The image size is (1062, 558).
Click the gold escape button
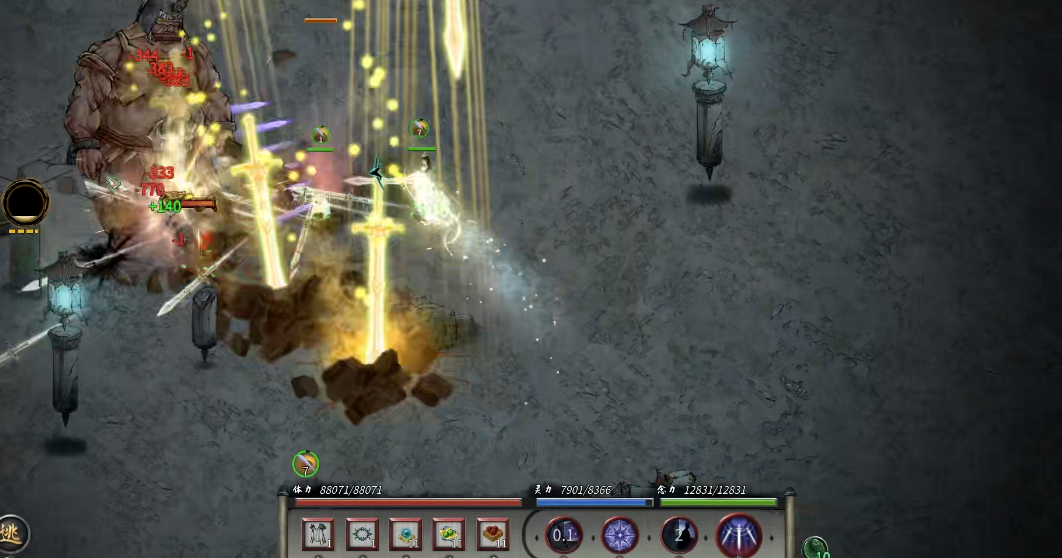point(12,534)
